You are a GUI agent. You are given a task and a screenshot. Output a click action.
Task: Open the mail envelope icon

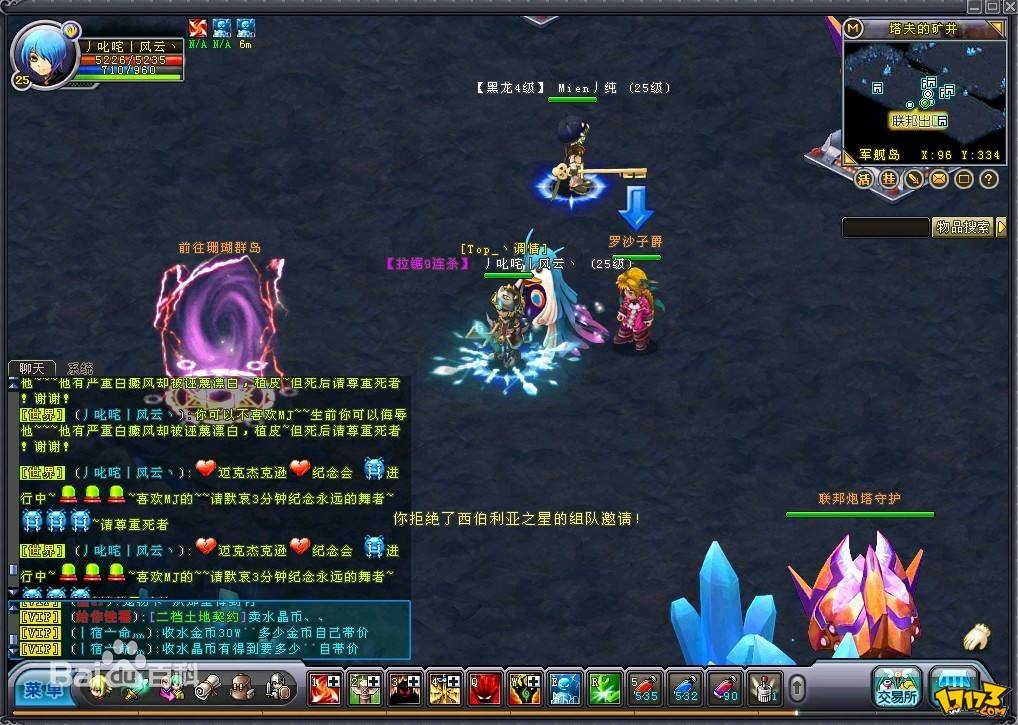point(939,179)
